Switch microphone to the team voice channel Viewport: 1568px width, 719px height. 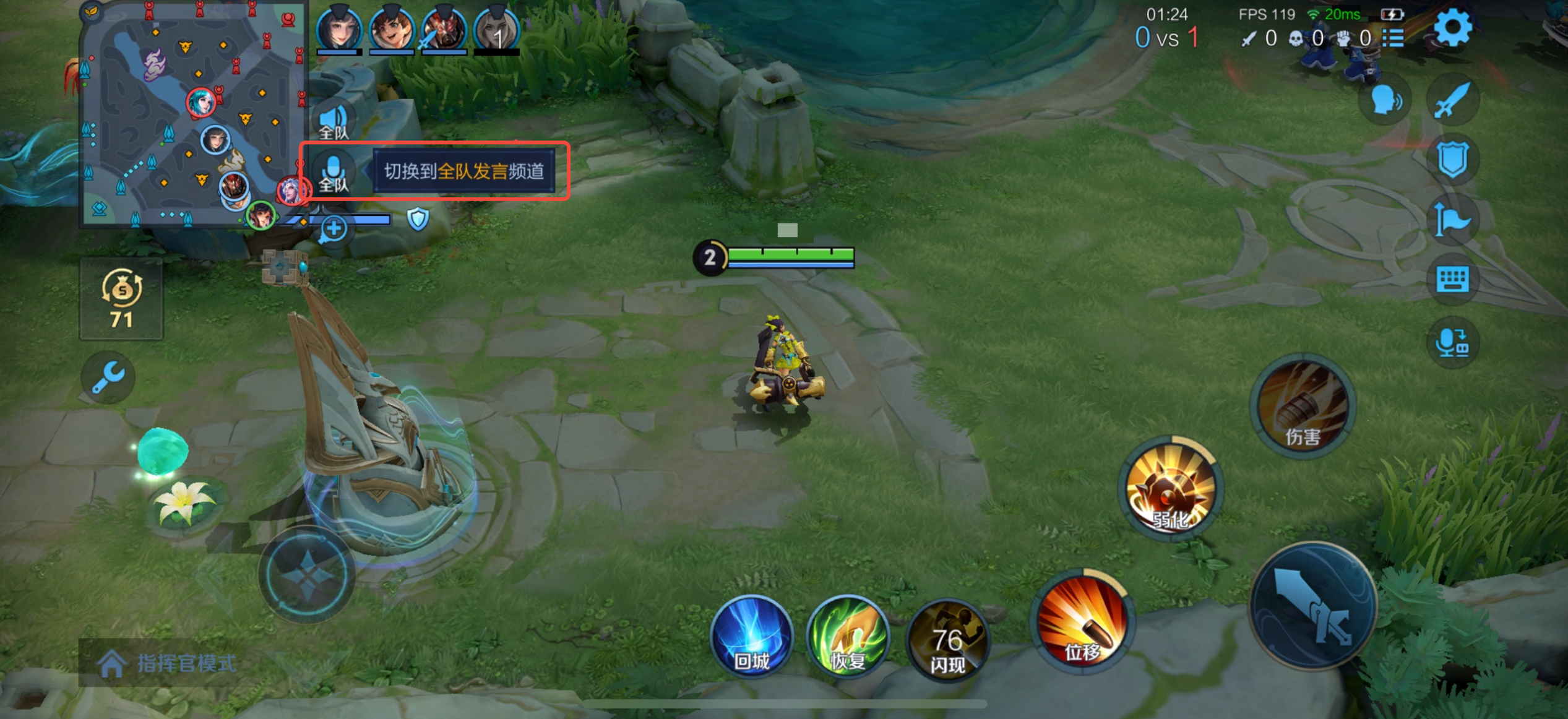[334, 173]
